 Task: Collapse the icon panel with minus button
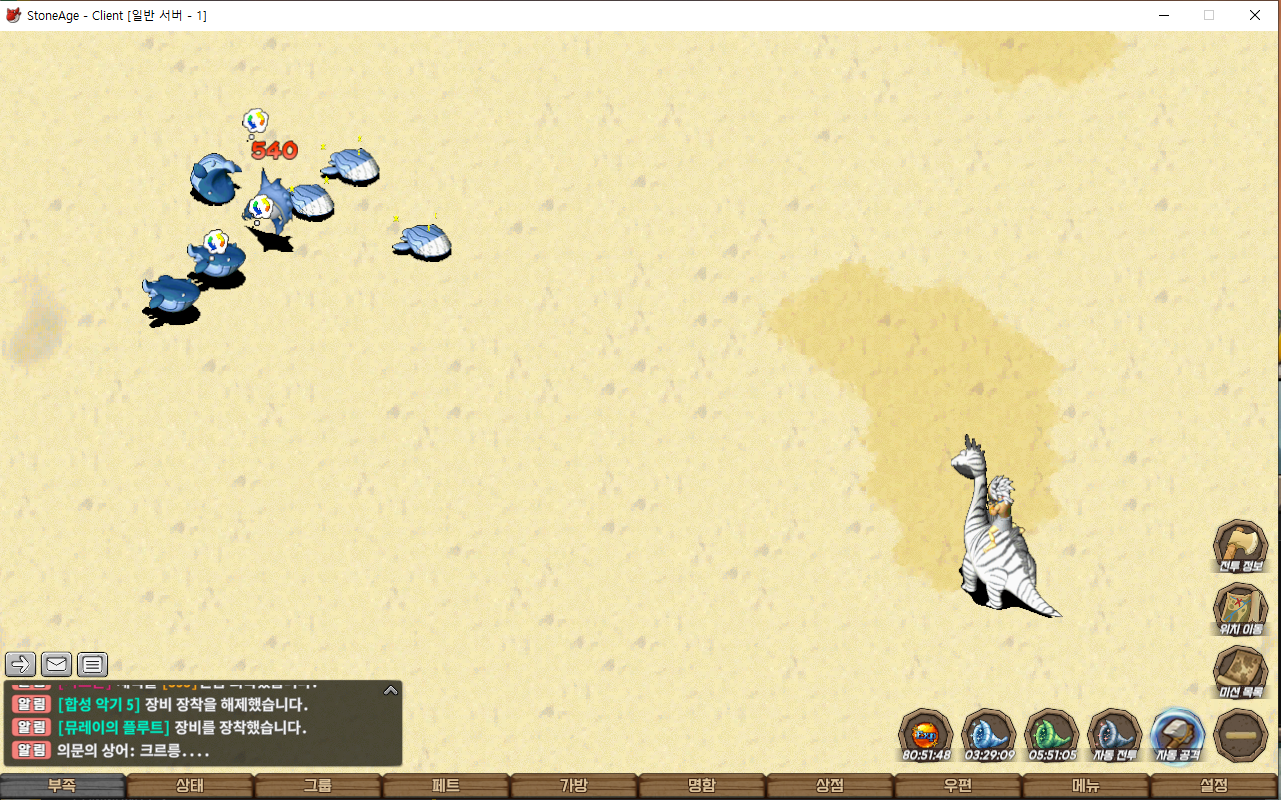click(1241, 735)
